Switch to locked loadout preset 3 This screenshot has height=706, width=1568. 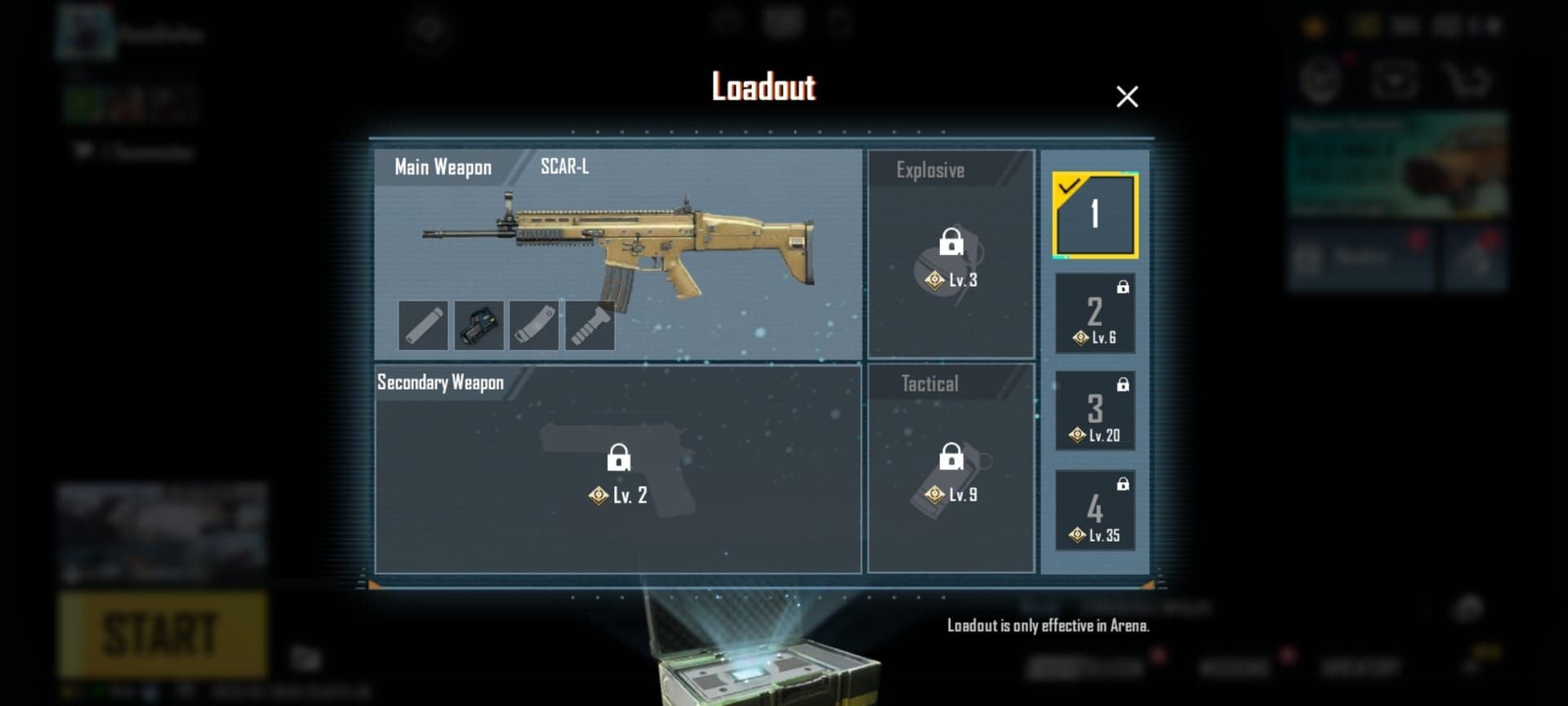click(1095, 409)
